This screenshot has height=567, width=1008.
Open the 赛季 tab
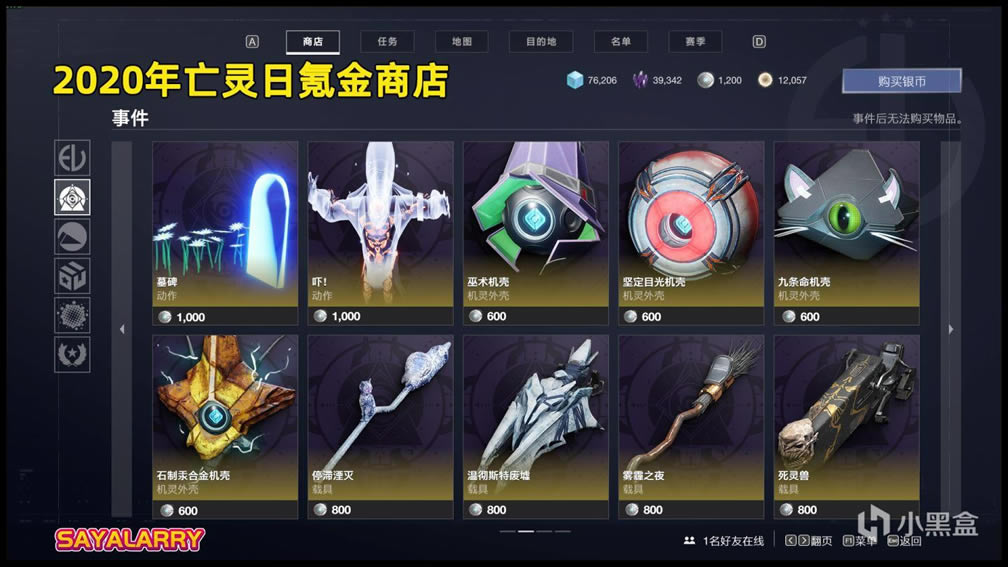point(695,42)
